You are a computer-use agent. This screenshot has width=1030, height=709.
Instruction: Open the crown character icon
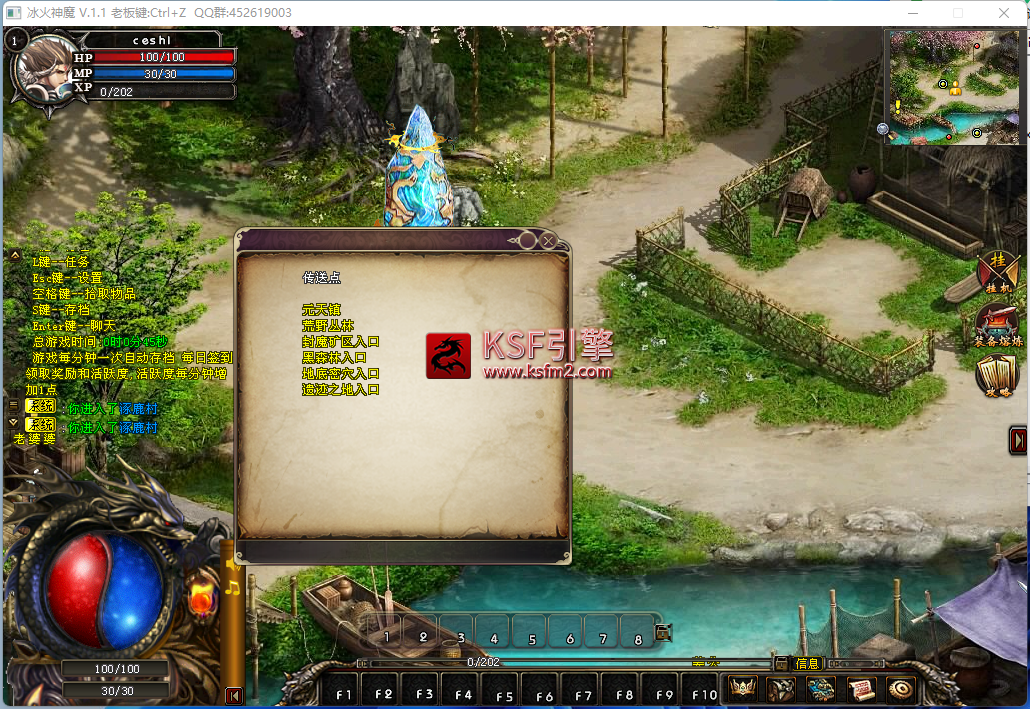pyautogui.click(x=743, y=687)
